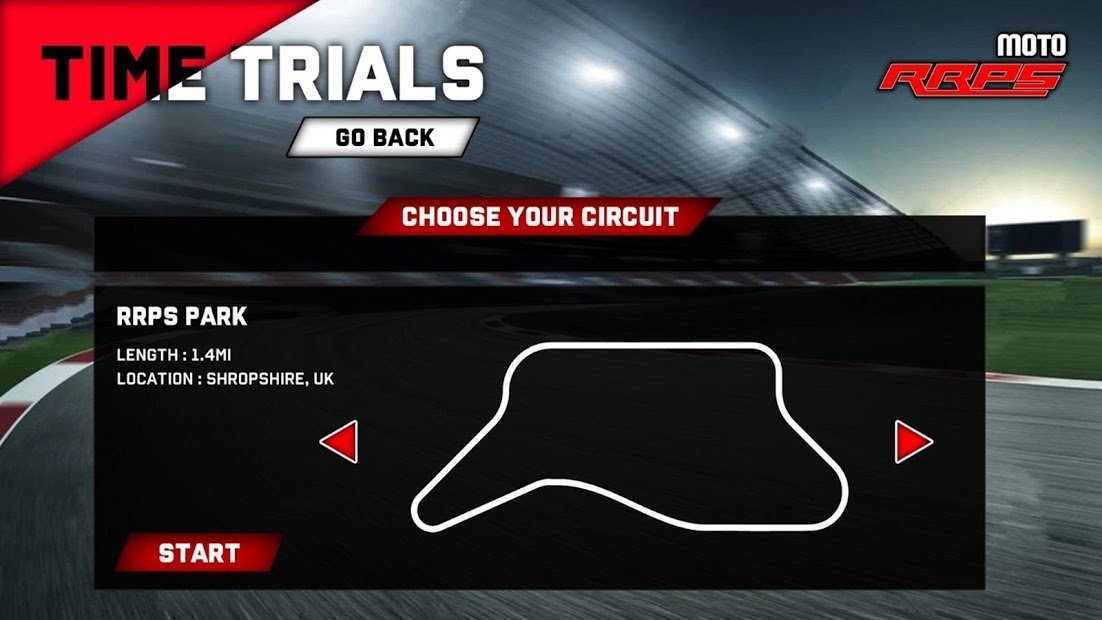This screenshot has width=1102, height=620.
Task: Go back from Time Trials
Action: [384, 137]
